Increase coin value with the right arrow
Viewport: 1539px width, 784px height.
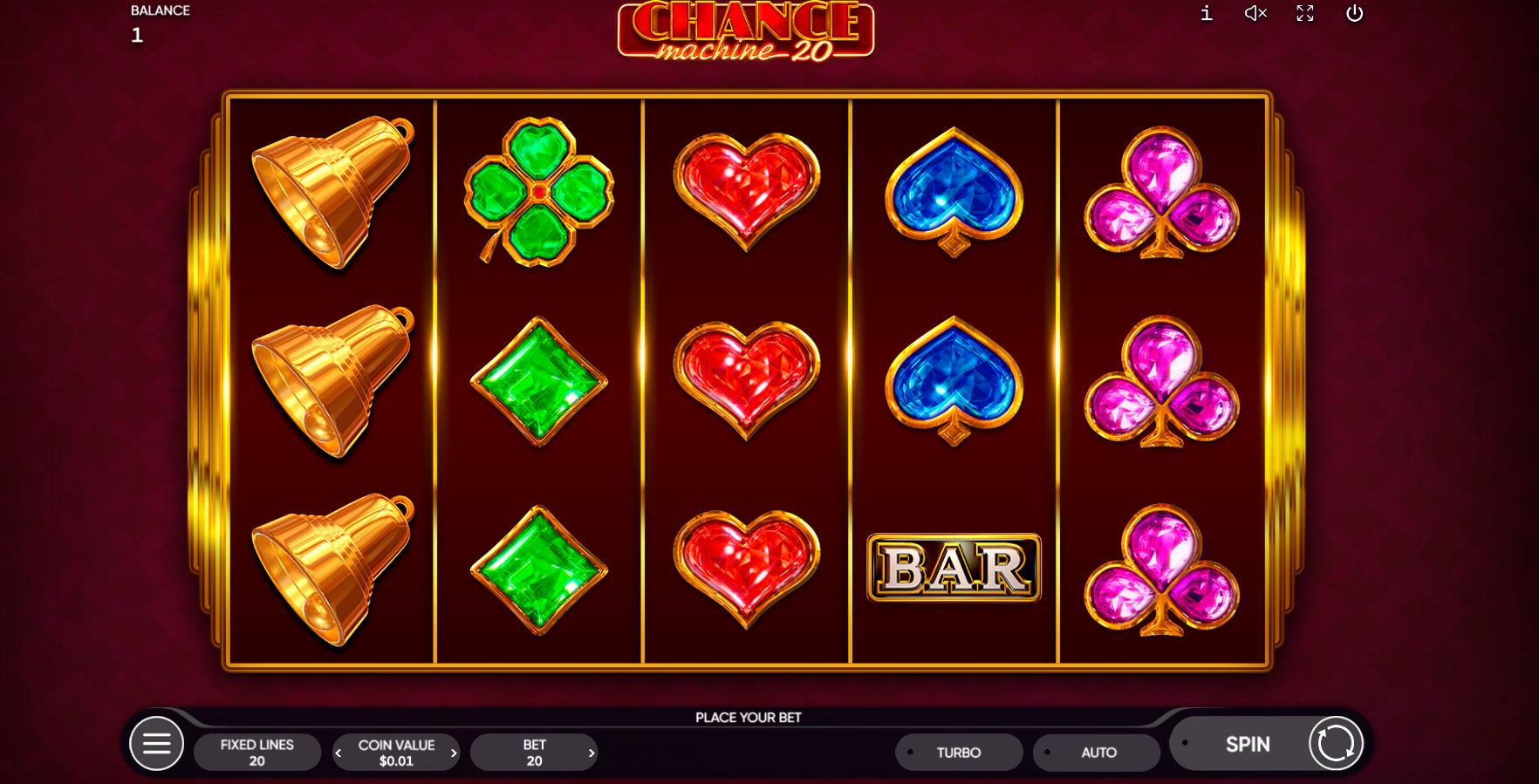click(x=454, y=752)
